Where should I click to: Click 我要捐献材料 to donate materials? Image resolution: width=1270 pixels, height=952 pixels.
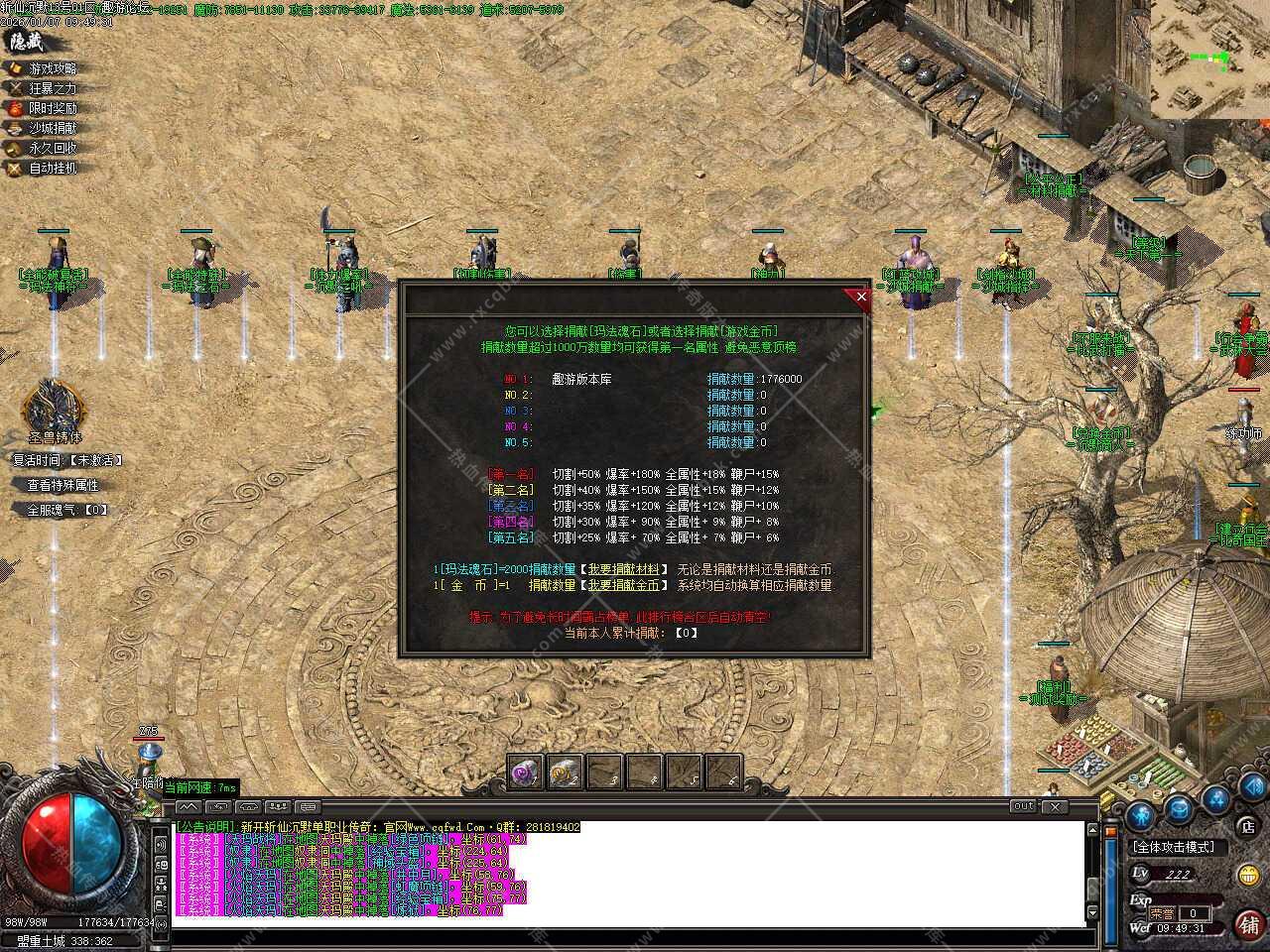click(x=627, y=569)
